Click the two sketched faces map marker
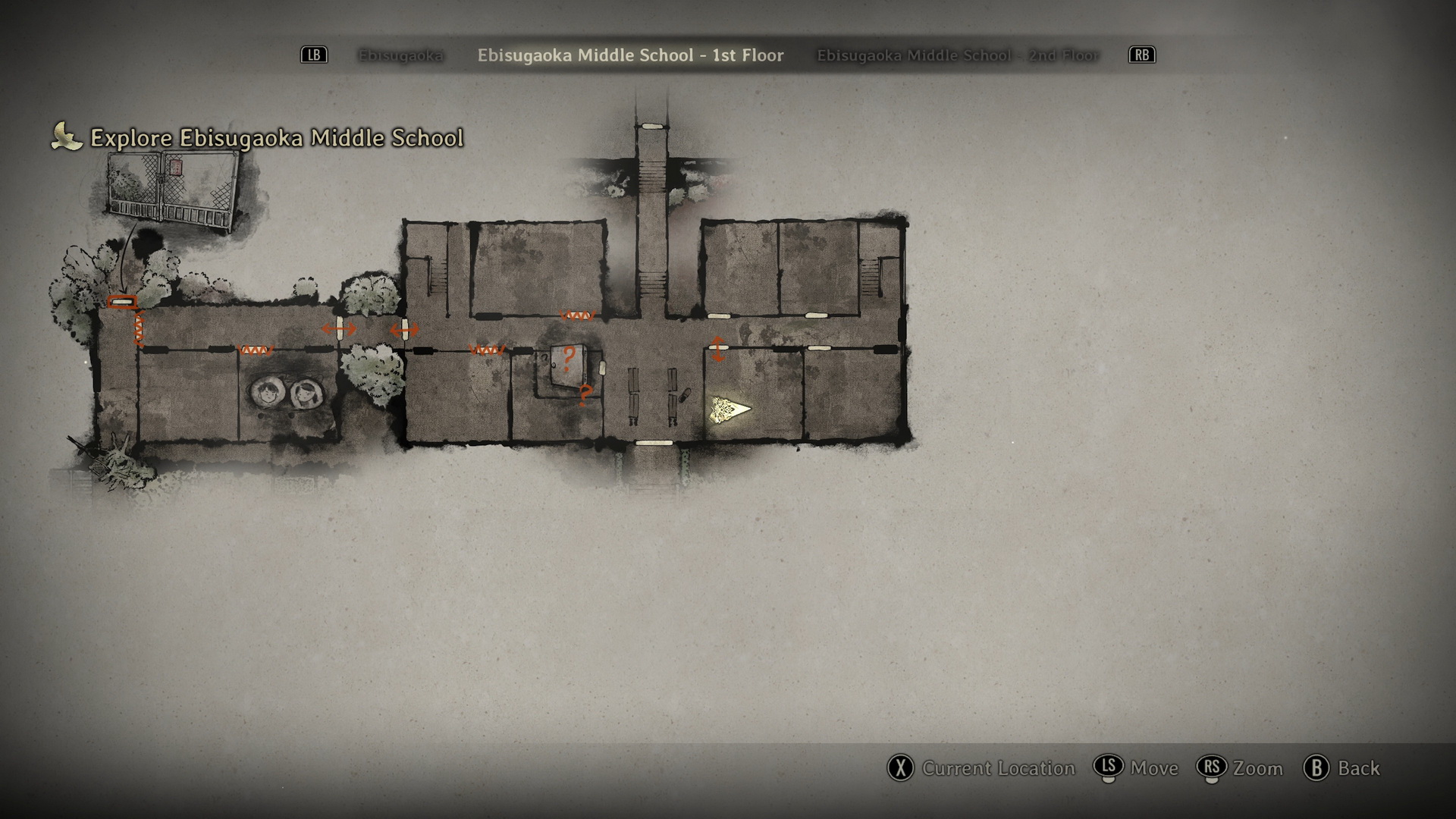Viewport: 1456px width, 819px height. (286, 392)
